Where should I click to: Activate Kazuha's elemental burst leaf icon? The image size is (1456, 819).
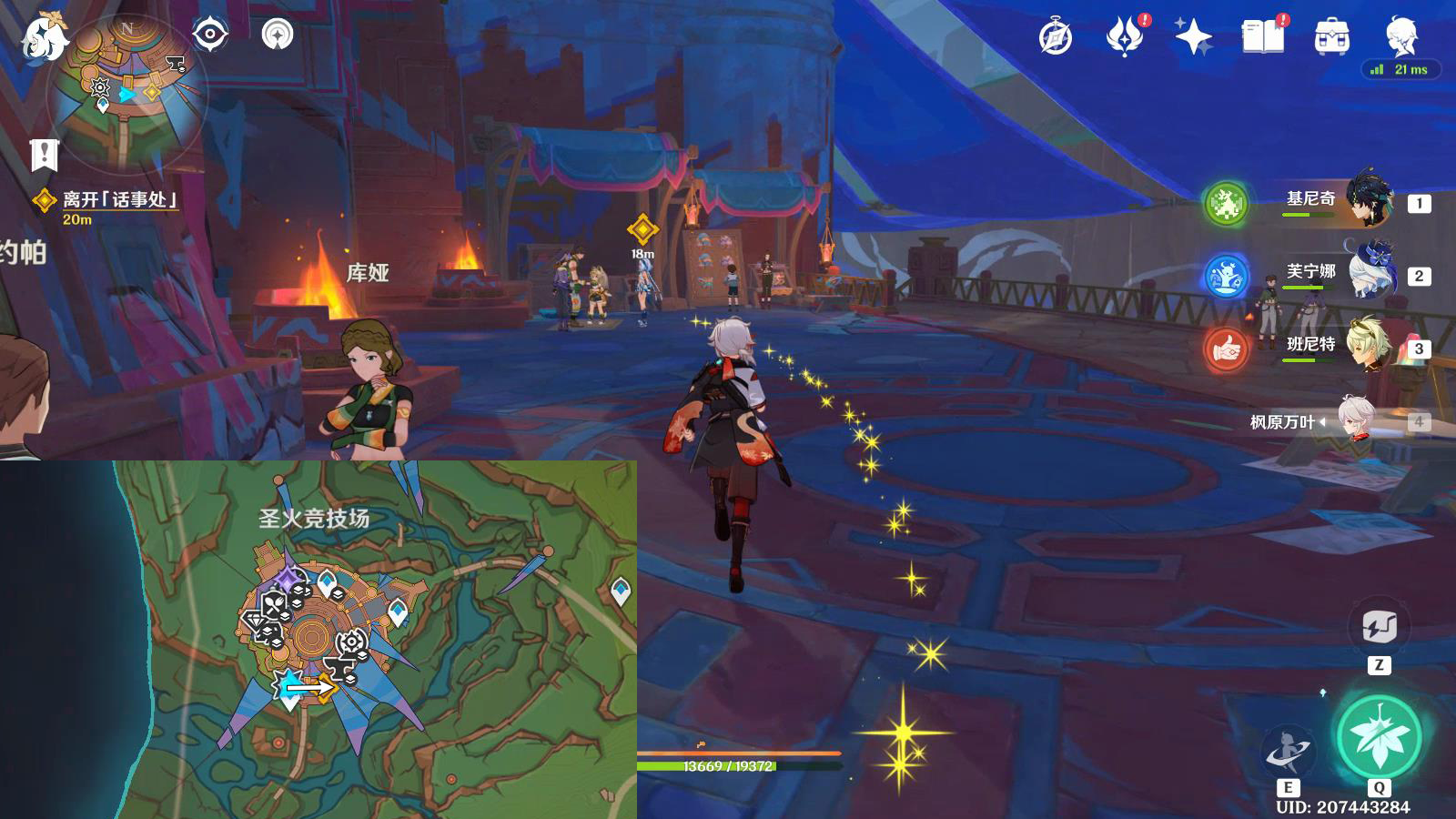pos(1379,737)
